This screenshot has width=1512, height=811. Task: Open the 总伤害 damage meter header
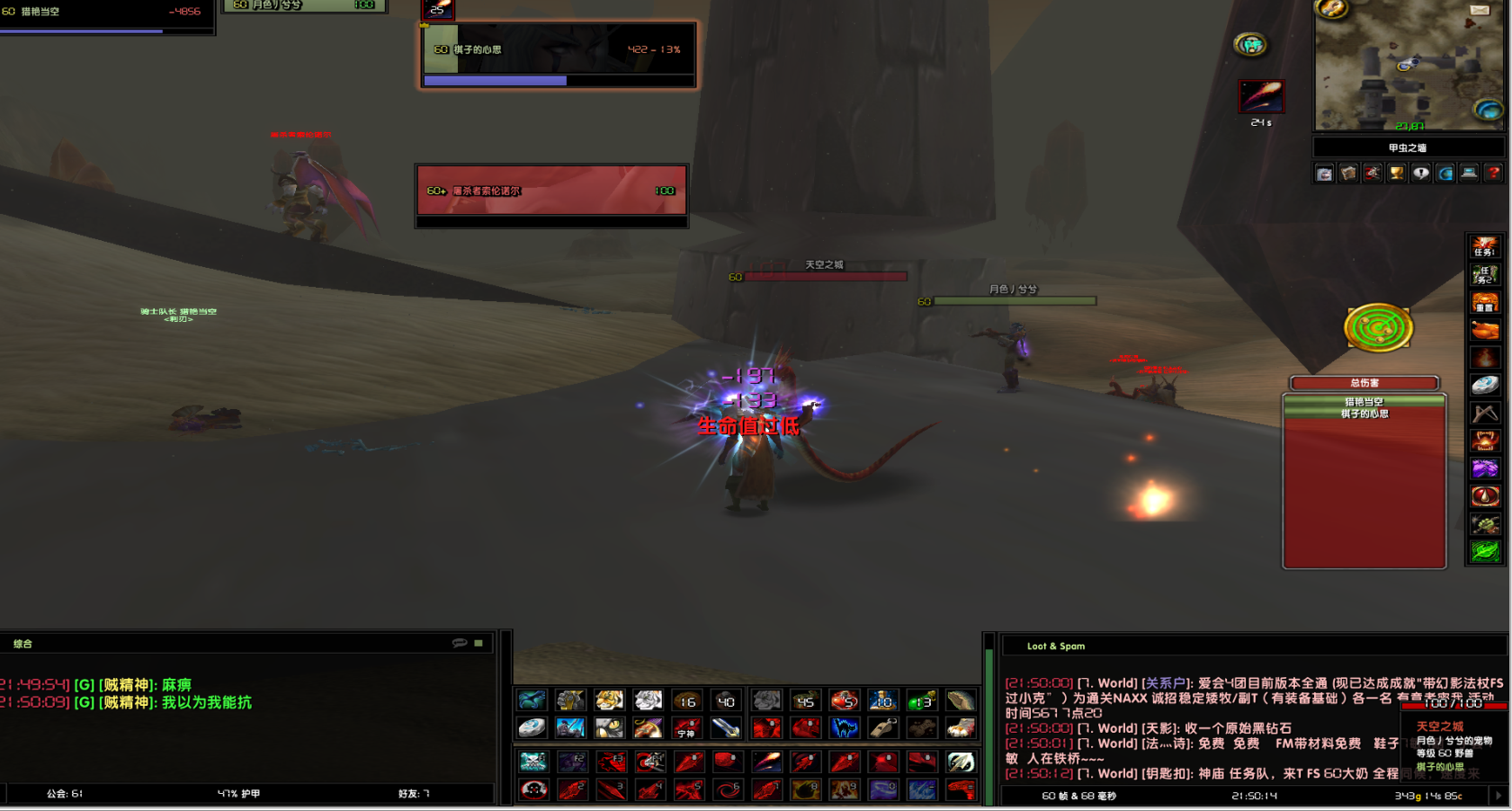pyautogui.click(x=1364, y=383)
